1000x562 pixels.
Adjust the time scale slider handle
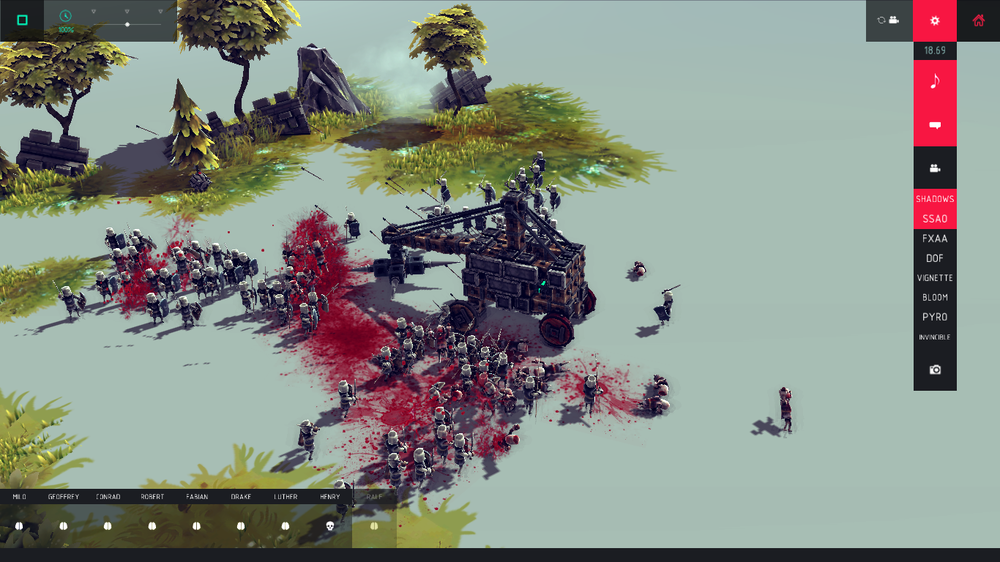127,24
